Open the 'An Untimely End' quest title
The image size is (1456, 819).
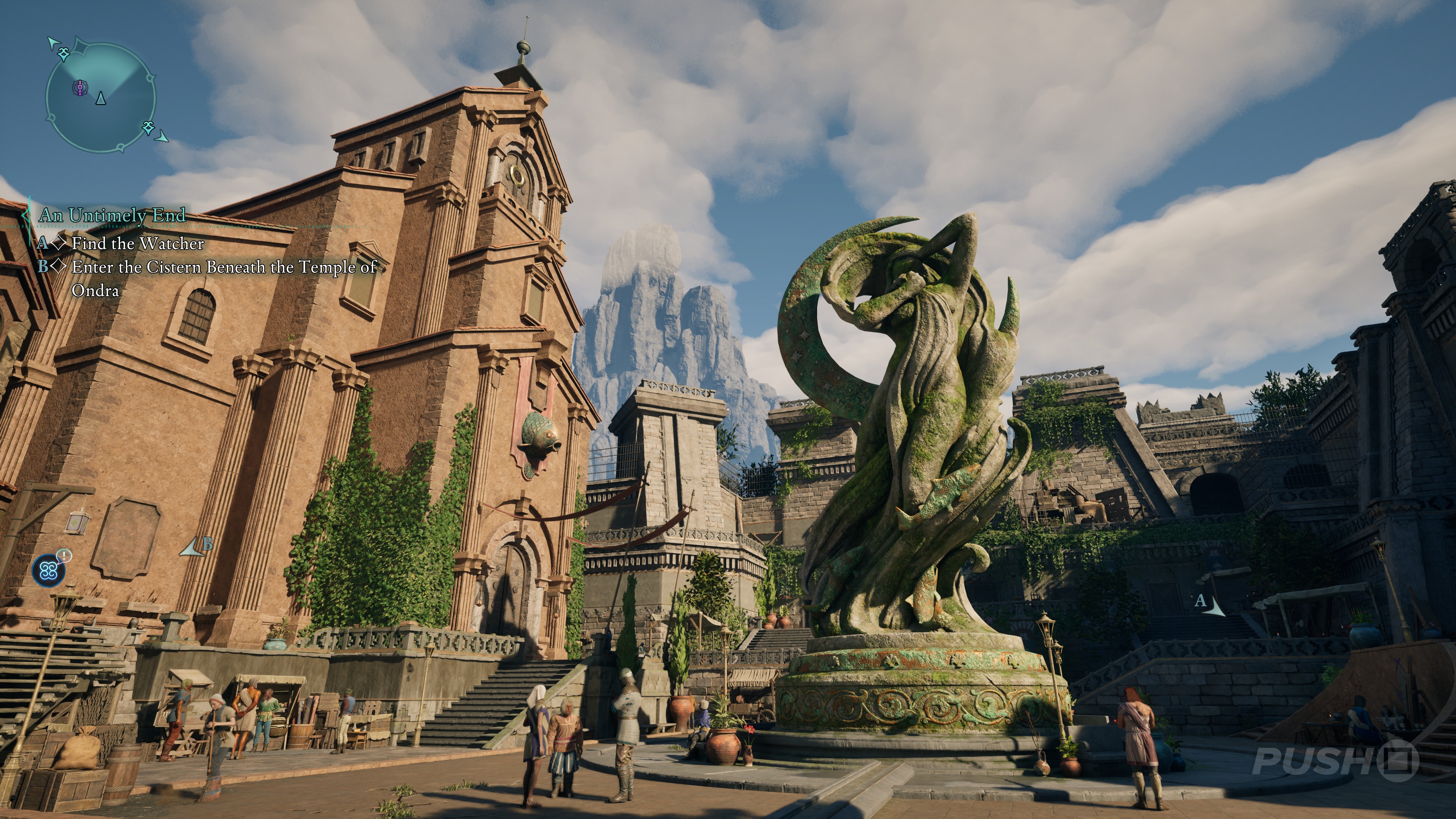pos(112,215)
